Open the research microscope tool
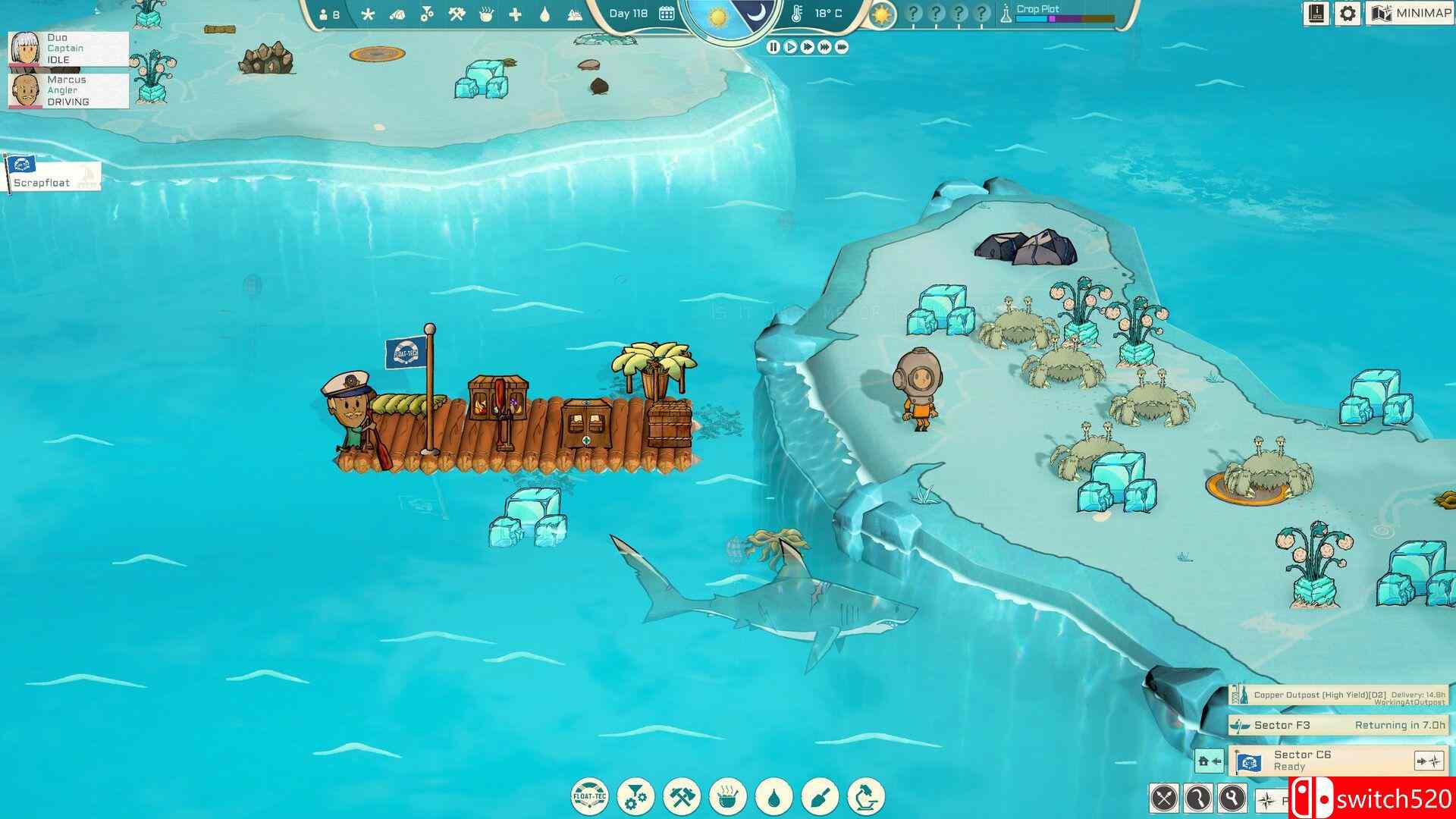The width and height of the screenshot is (1456, 819). click(x=867, y=795)
